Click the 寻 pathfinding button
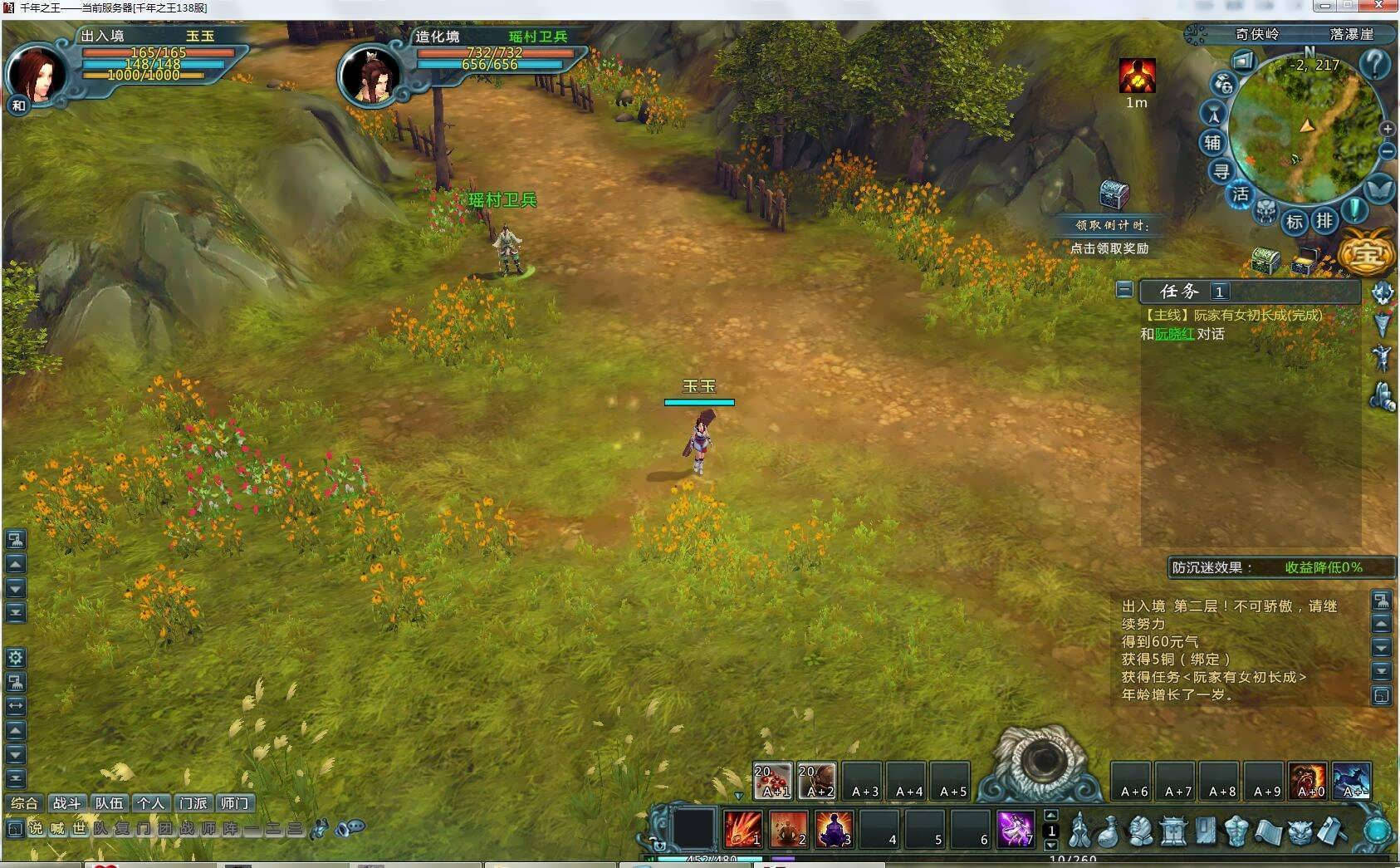This screenshot has width=1400, height=868. tap(1221, 172)
